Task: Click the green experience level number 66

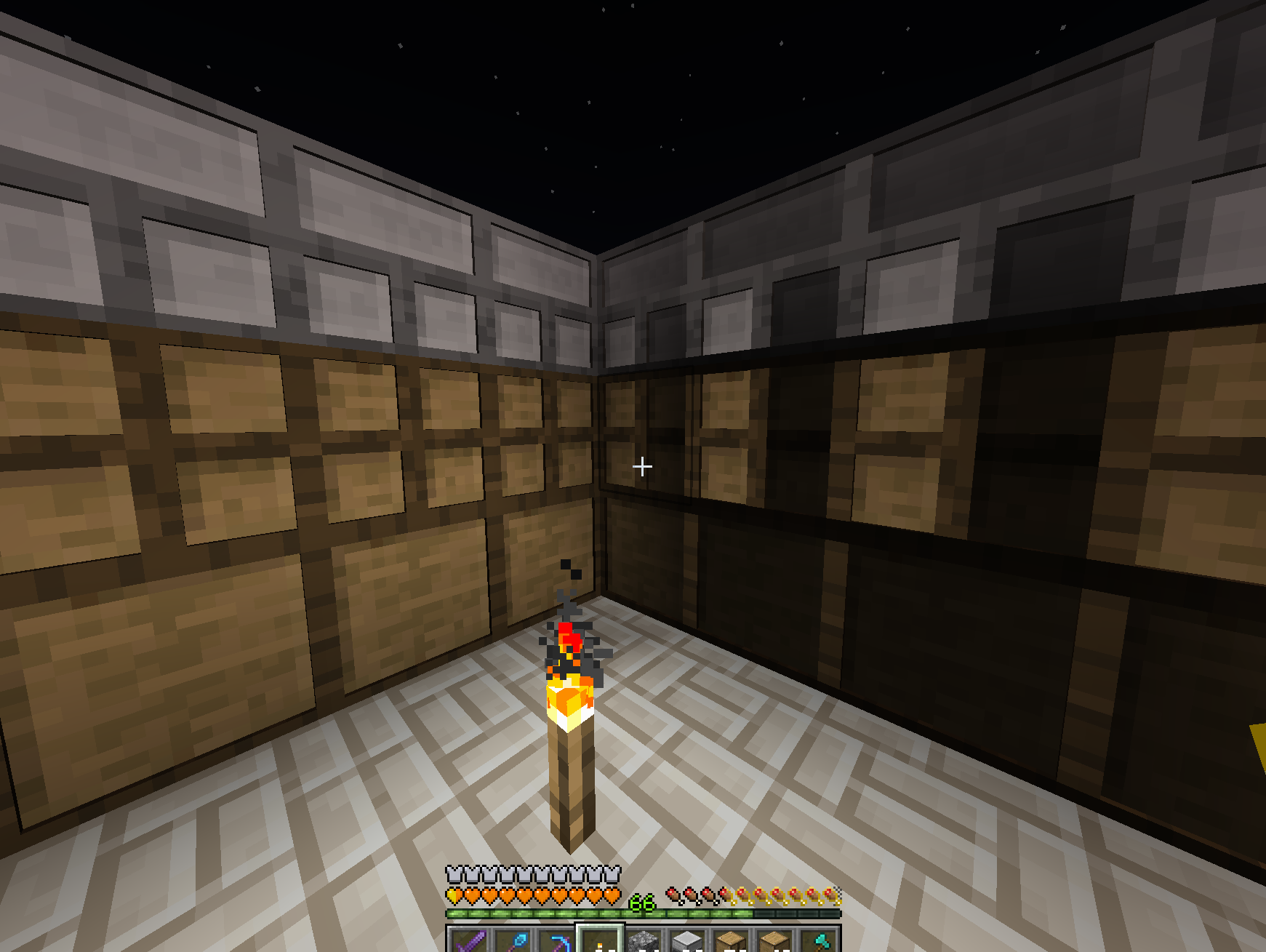Action: click(x=641, y=903)
